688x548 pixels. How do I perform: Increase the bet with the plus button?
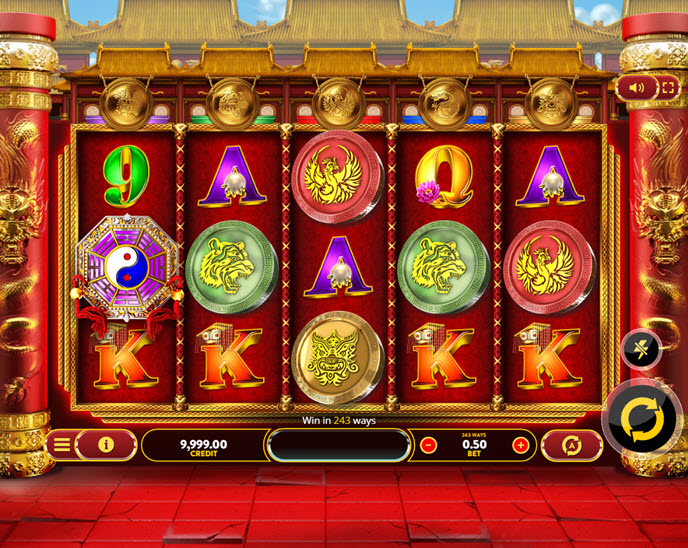(520, 445)
